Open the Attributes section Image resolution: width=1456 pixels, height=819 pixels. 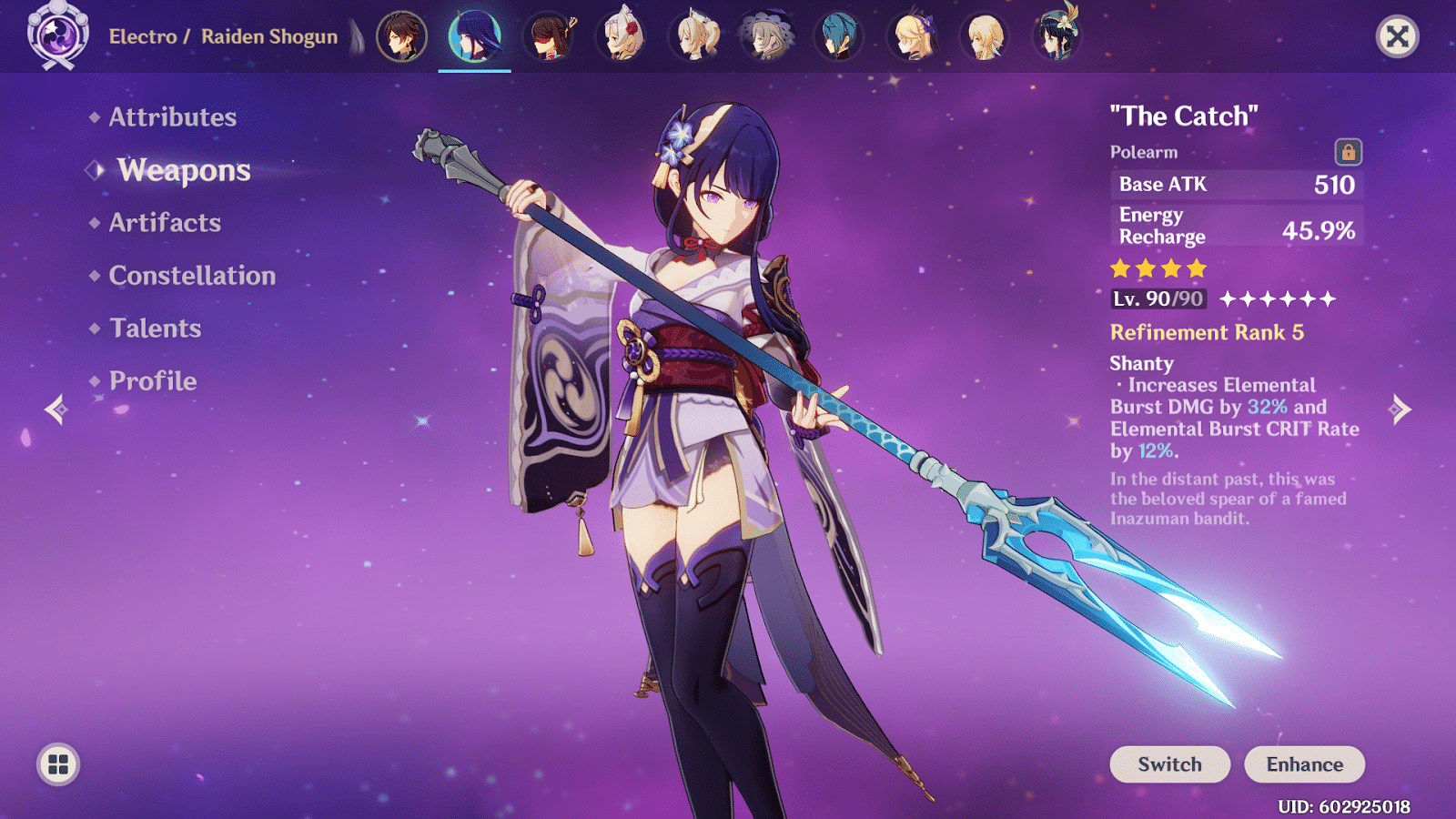172,117
